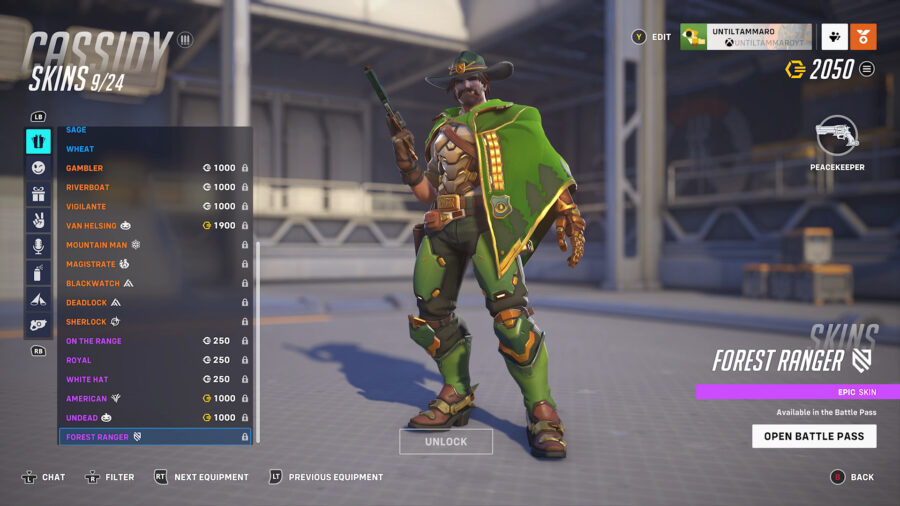Viewport: 900px width, 506px height.
Task: Open the social group icon
Action: 835,37
